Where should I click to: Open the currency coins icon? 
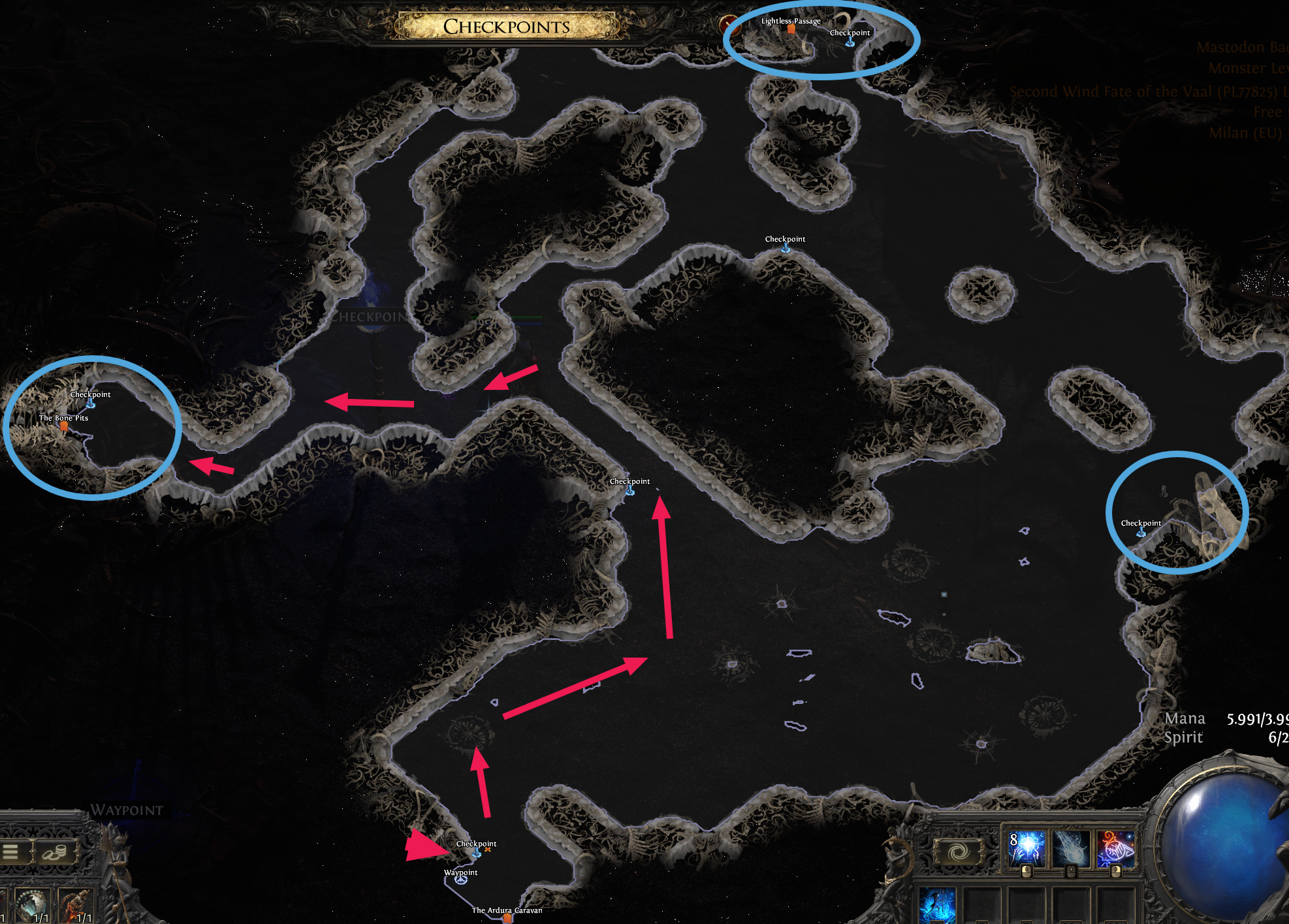coord(55,852)
